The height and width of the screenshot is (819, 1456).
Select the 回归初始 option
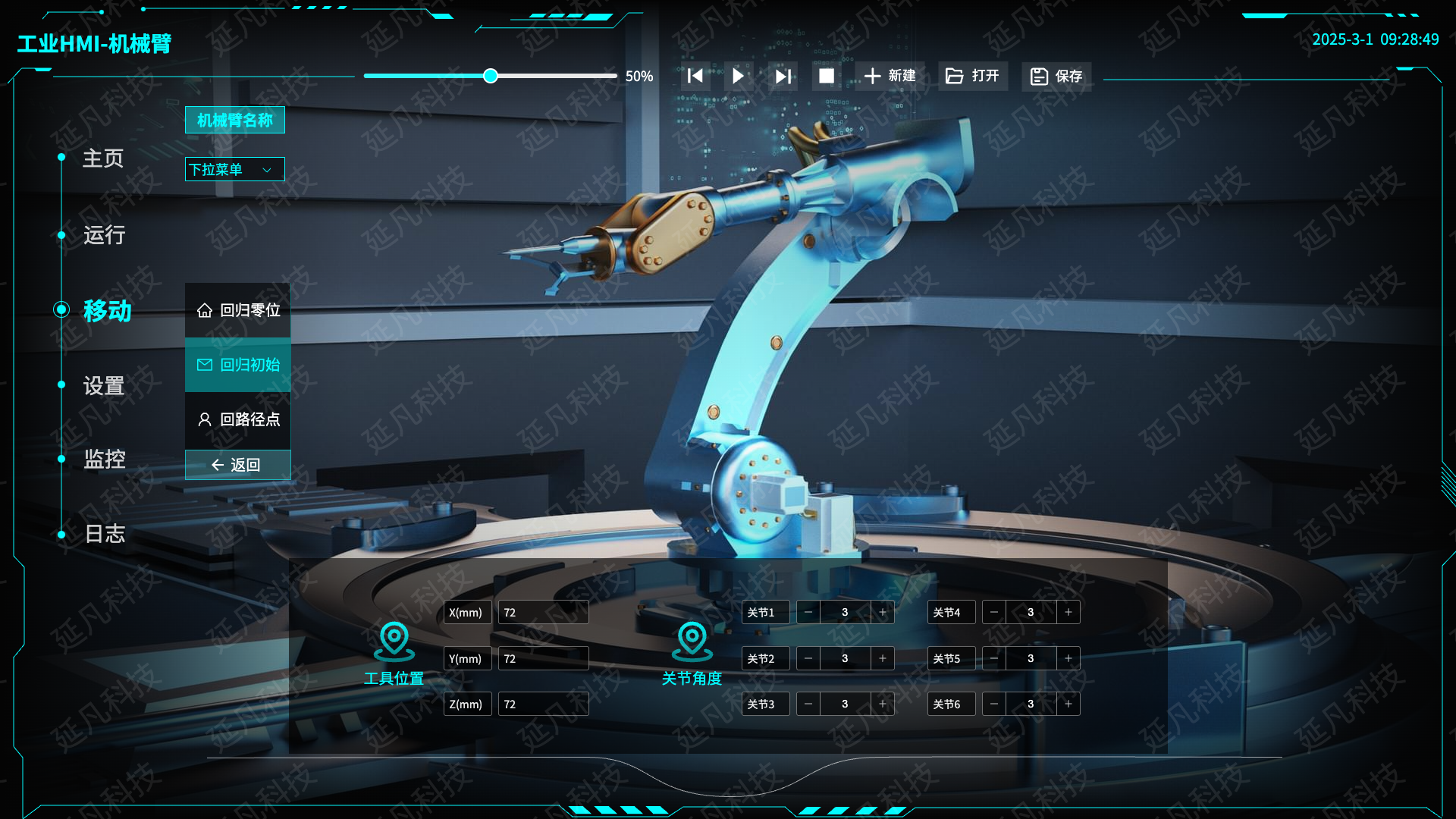[238, 365]
